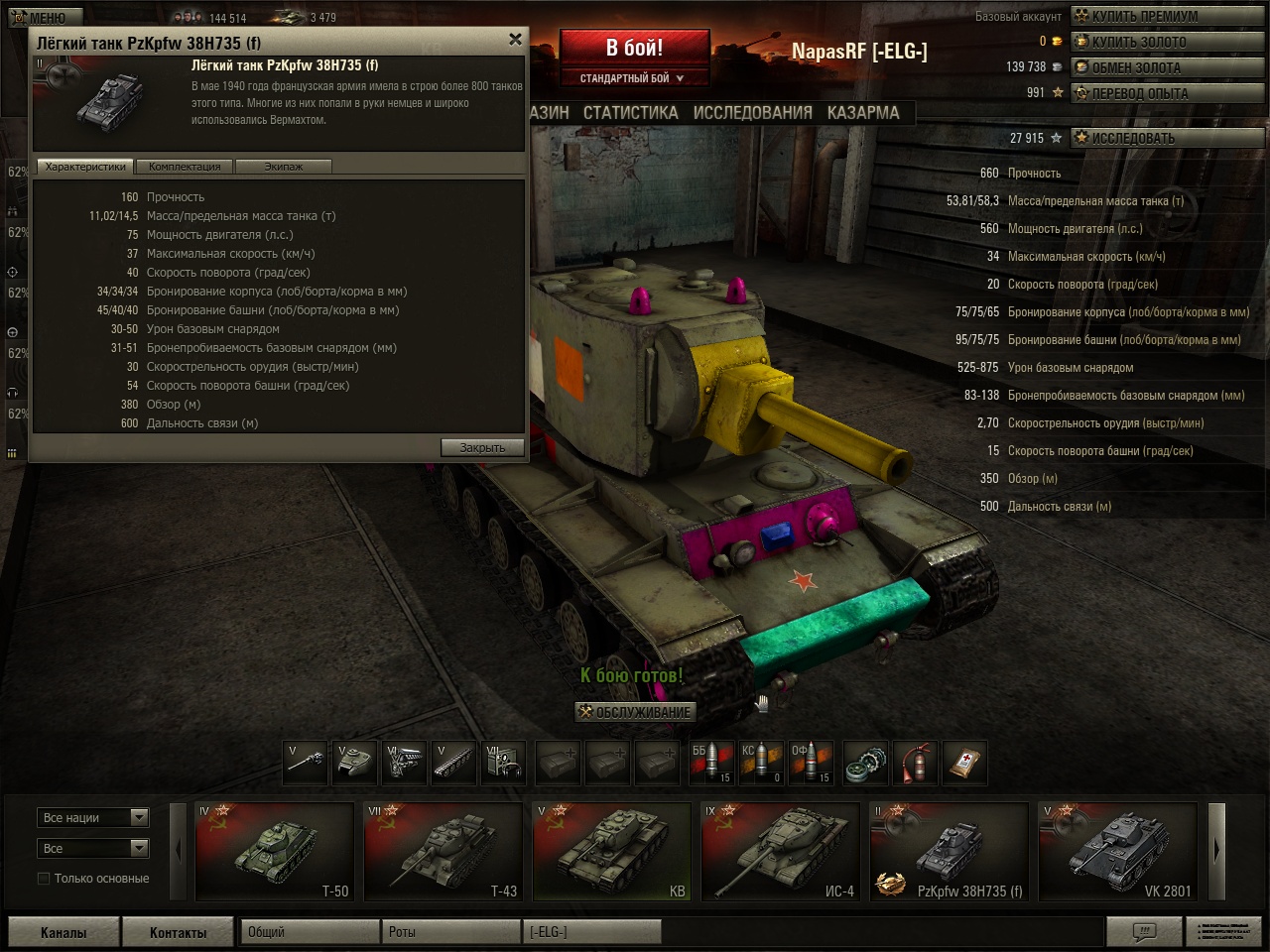The height and width of the screenshot is (952, 1270).
Task: Select the VK 2801 tank tile
Action: [x=1118, y=851]
